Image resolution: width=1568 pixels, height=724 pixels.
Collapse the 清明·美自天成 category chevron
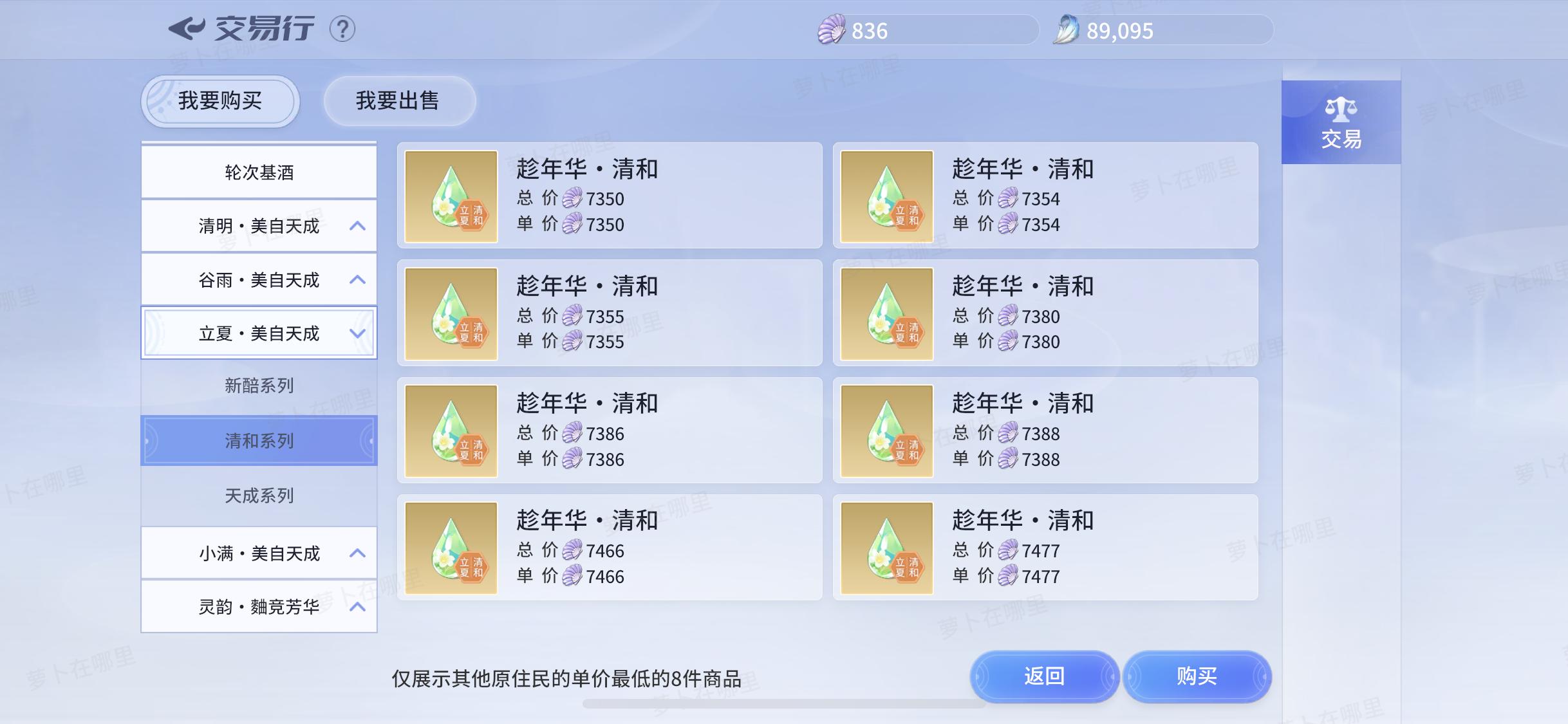coord(358,225)
